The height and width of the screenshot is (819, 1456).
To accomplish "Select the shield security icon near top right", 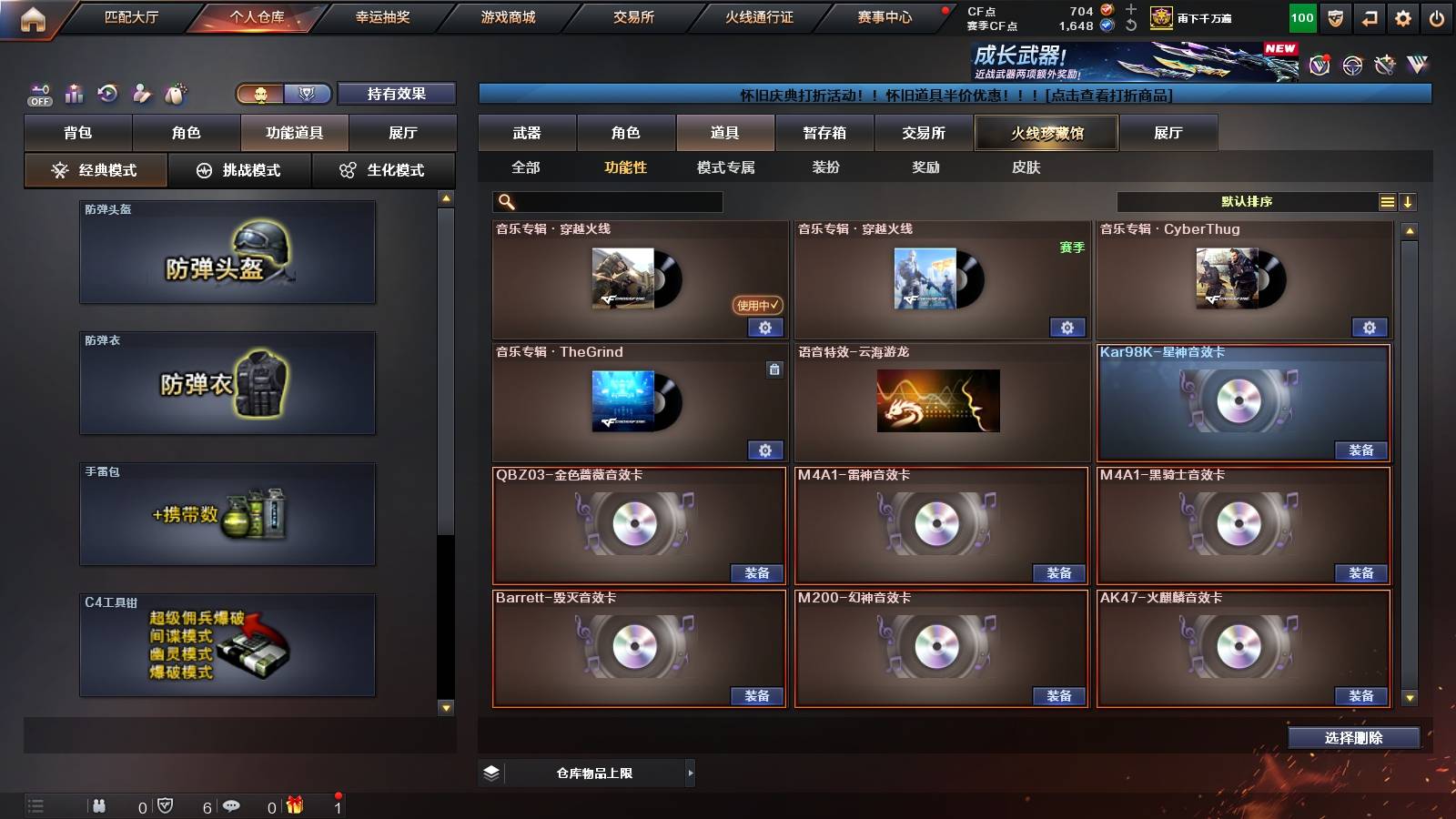I will [1335, 15].
